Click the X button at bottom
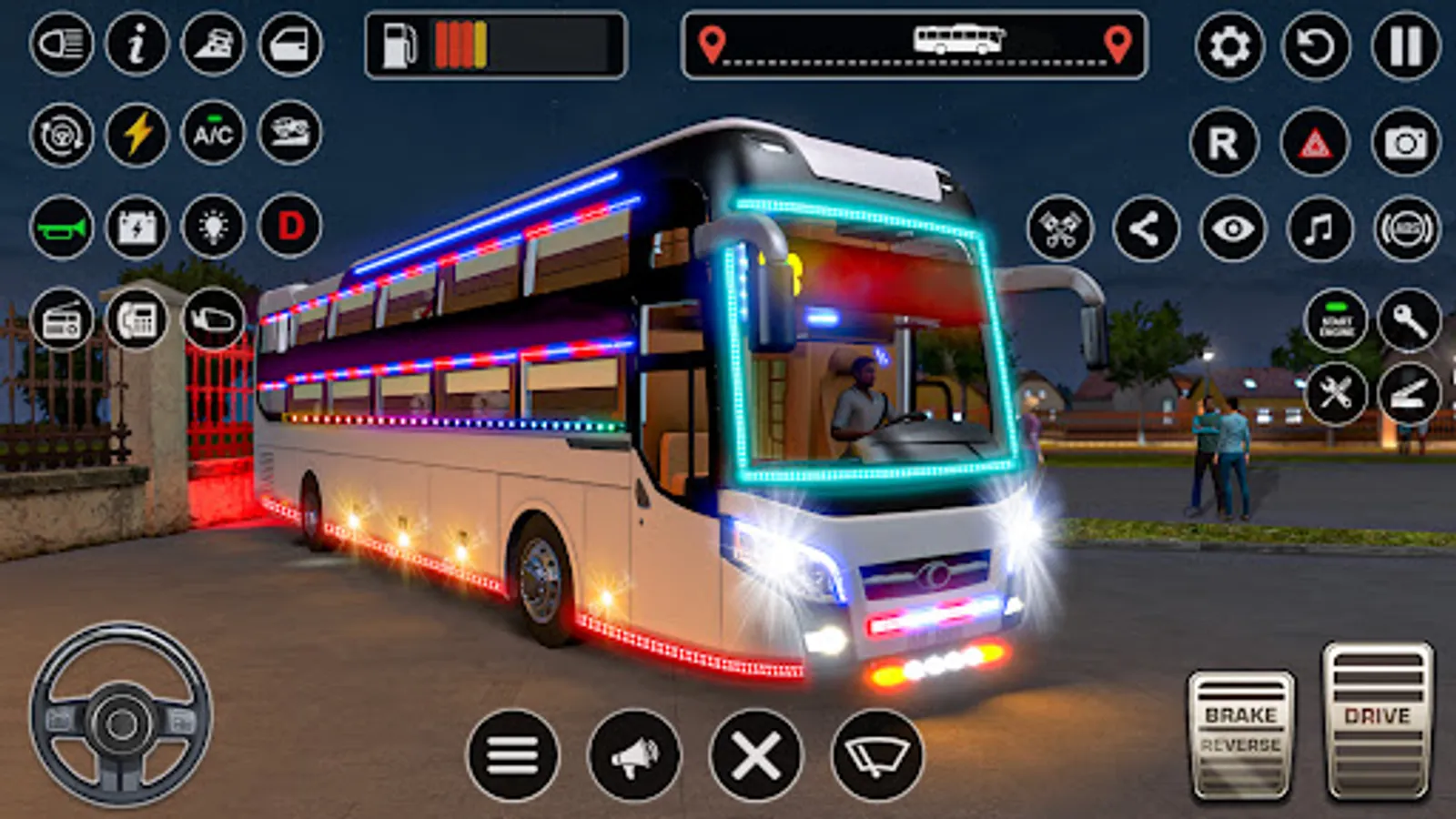The image size is (1456, 819). click(756, 754)
